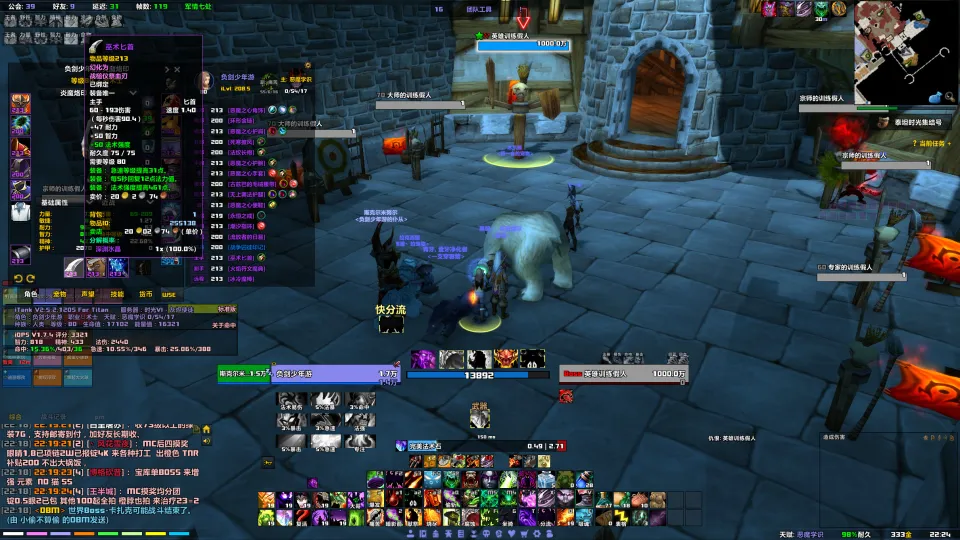
Task: Switch to the 声望 reputation tab
Action: click(88, 294)
